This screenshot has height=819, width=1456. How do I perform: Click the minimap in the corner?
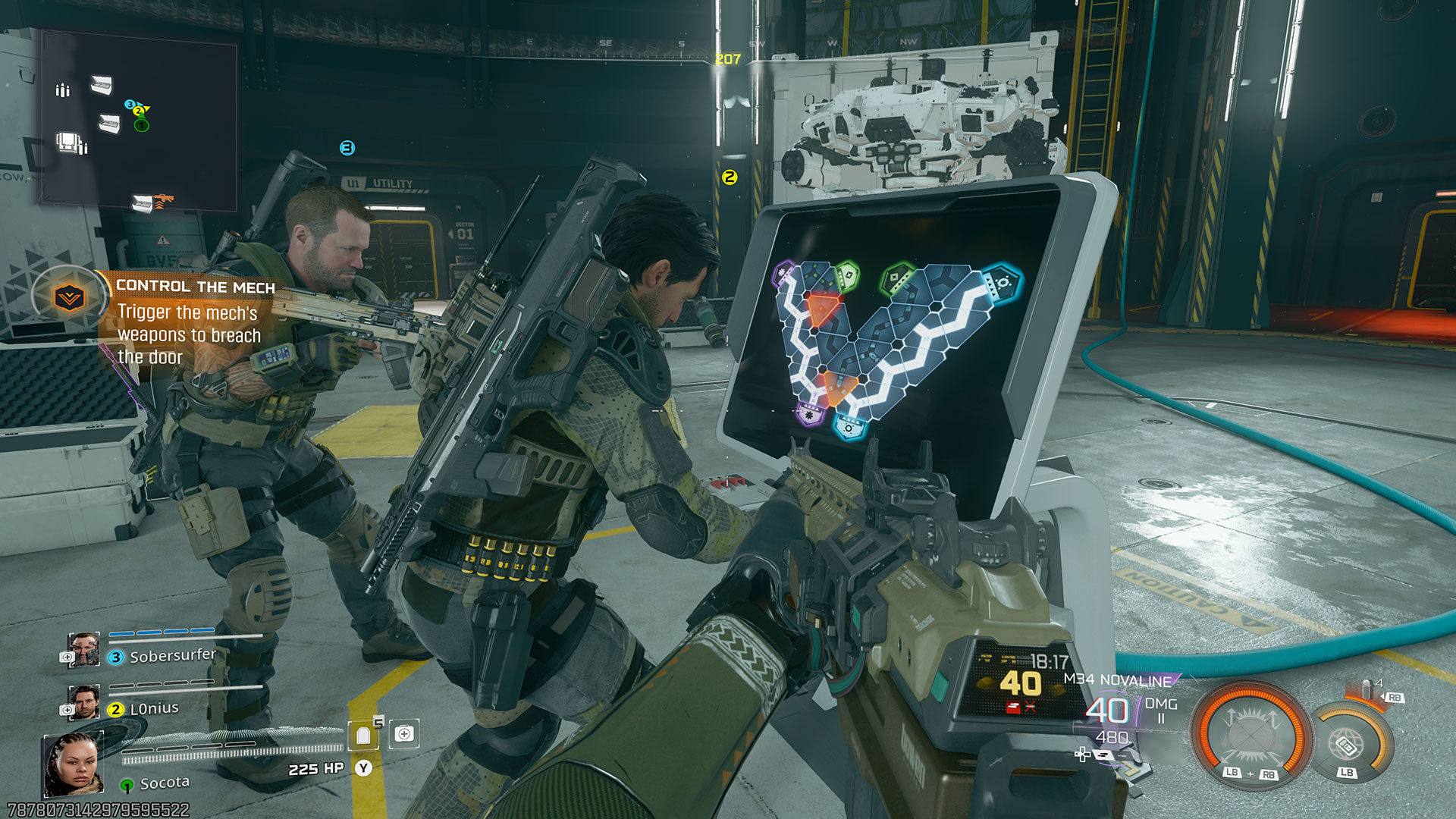[x=139, y=125]
